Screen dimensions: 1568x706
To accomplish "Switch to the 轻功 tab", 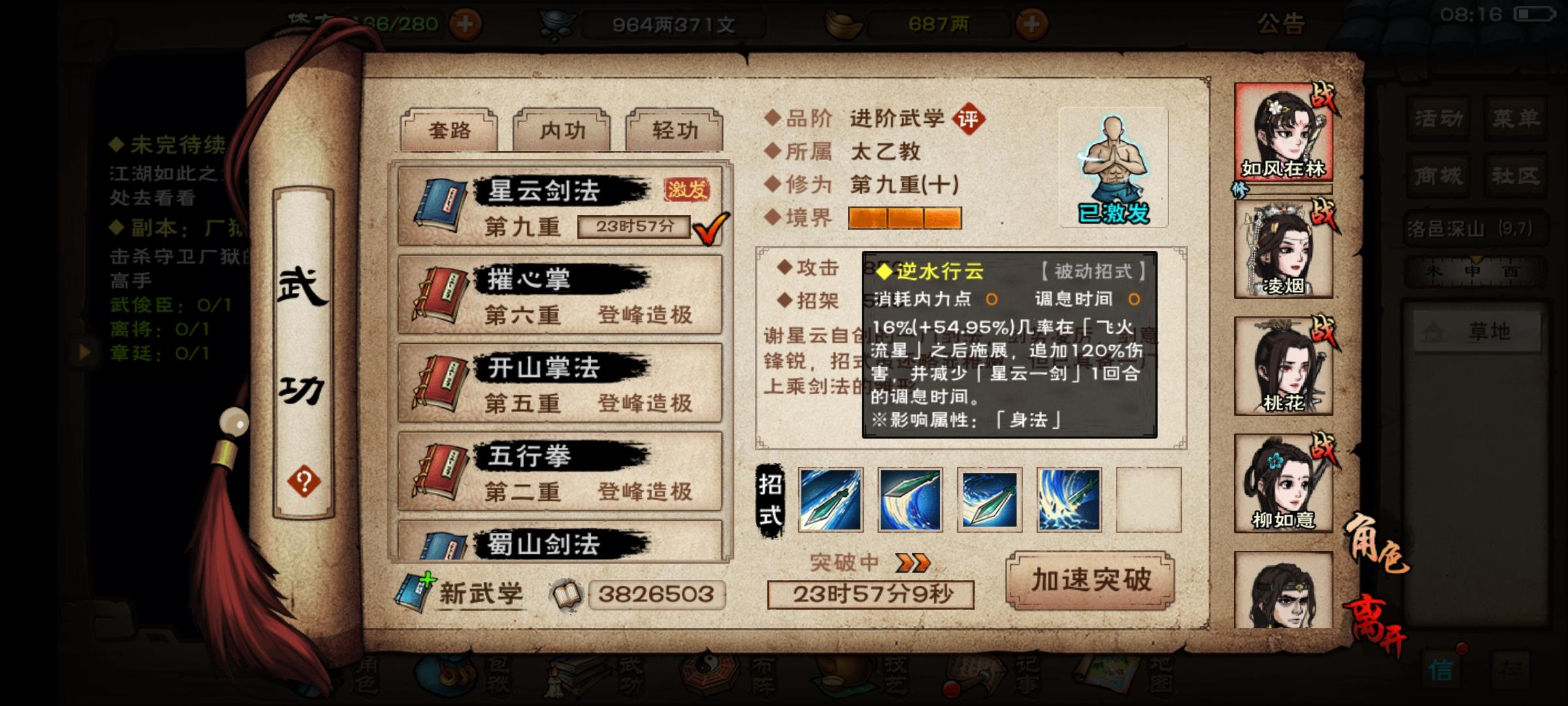I will coord(673,129).
